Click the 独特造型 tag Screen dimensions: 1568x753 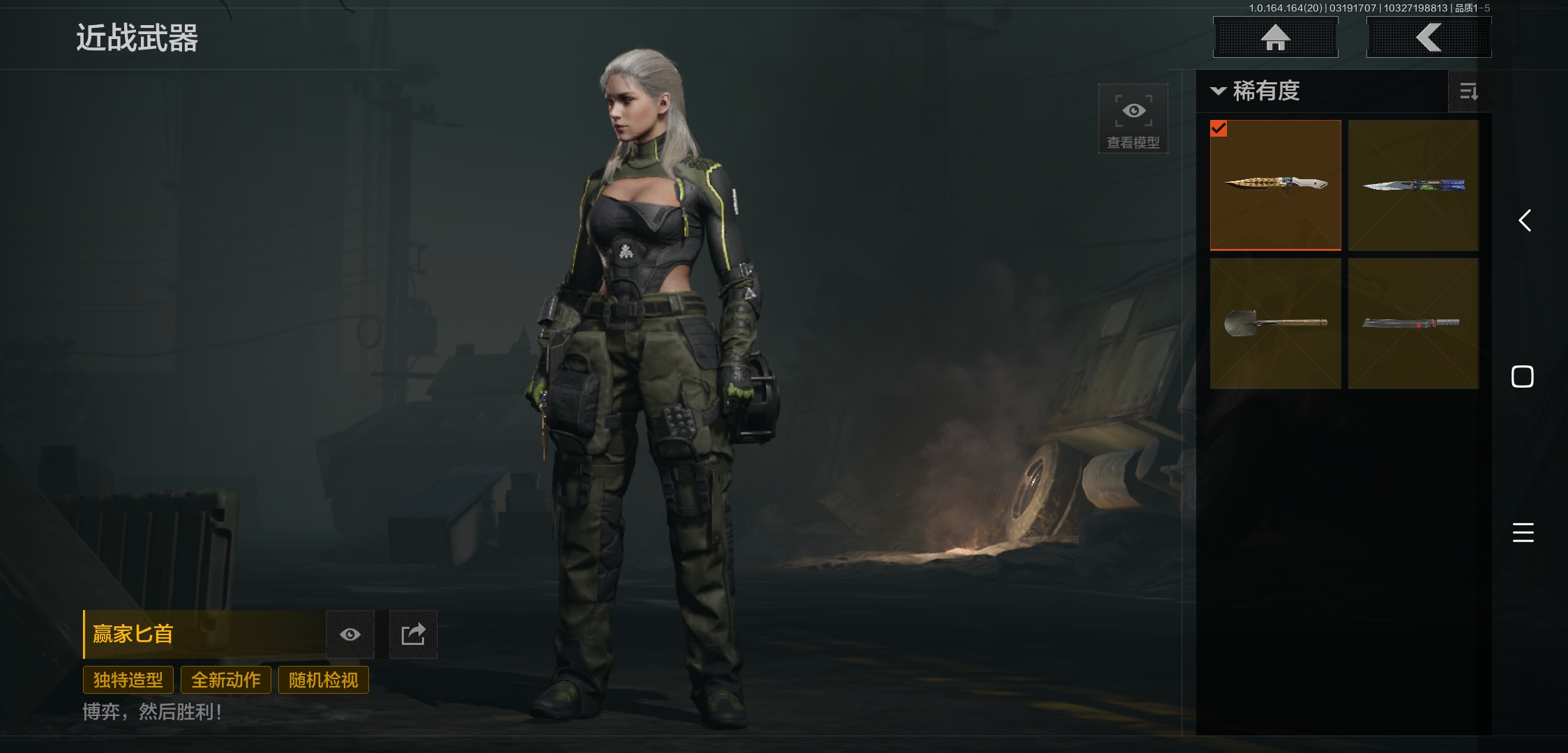point(128,680)
